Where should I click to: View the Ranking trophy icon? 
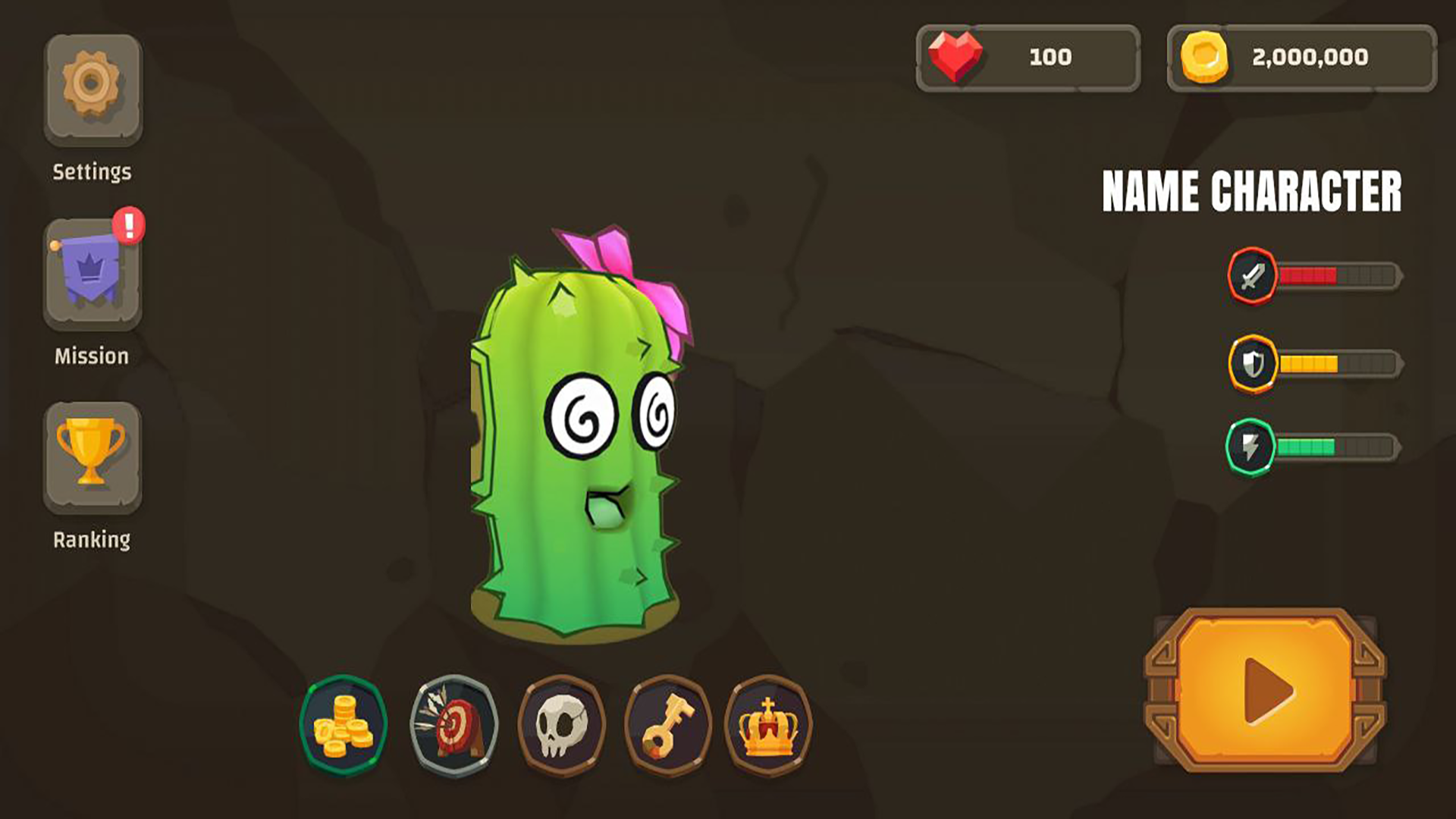point(91,455)
